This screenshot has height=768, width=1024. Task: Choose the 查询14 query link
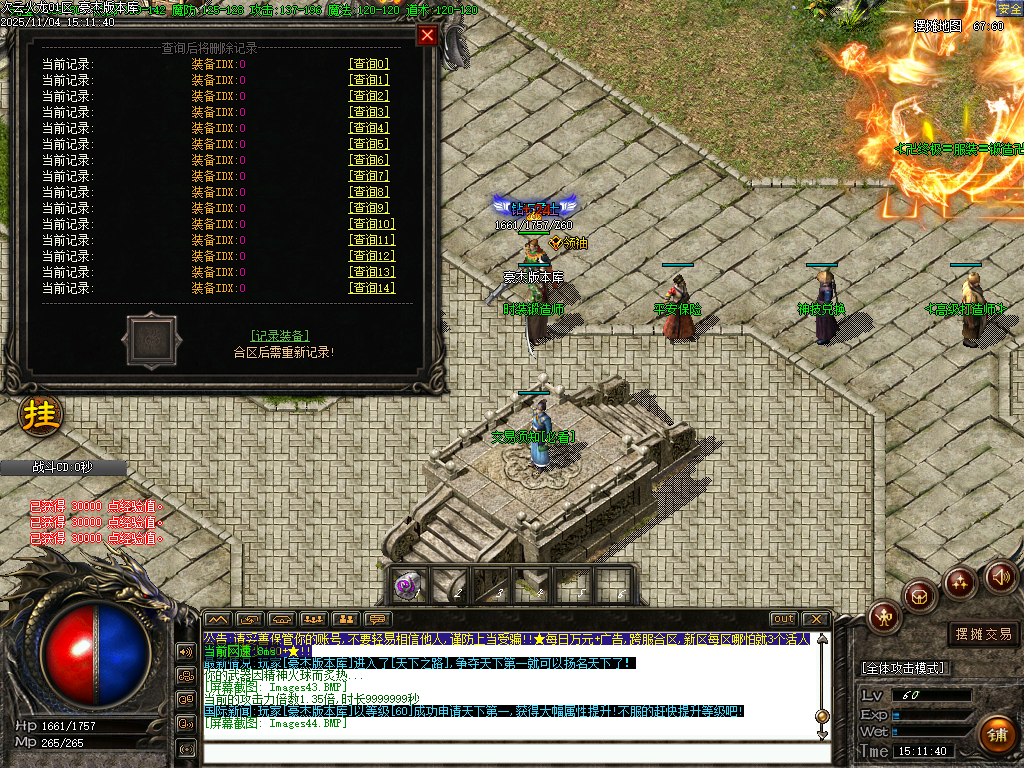pos(371,288)
